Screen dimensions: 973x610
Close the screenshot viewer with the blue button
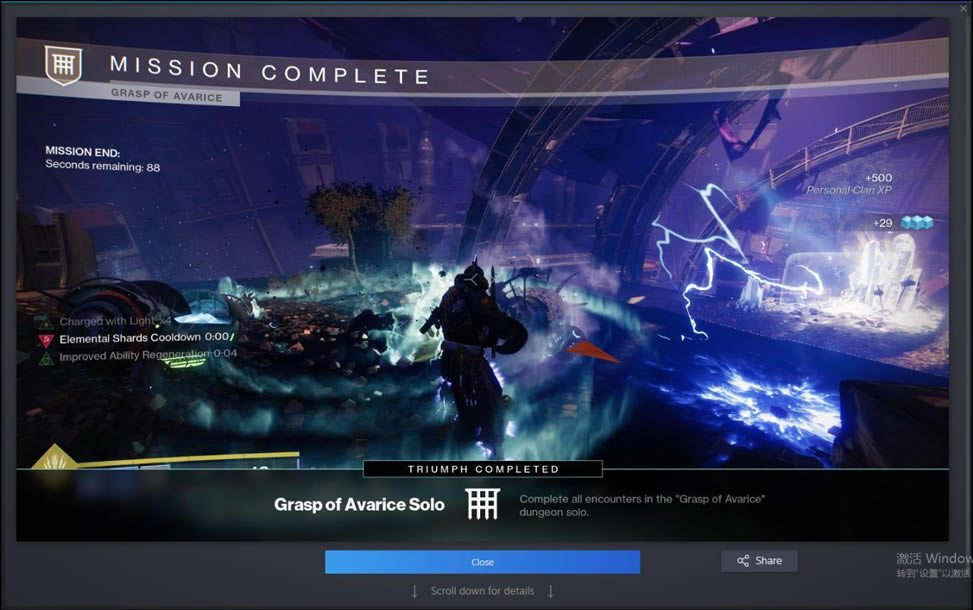pyautogui.click(x=482, y=562)
